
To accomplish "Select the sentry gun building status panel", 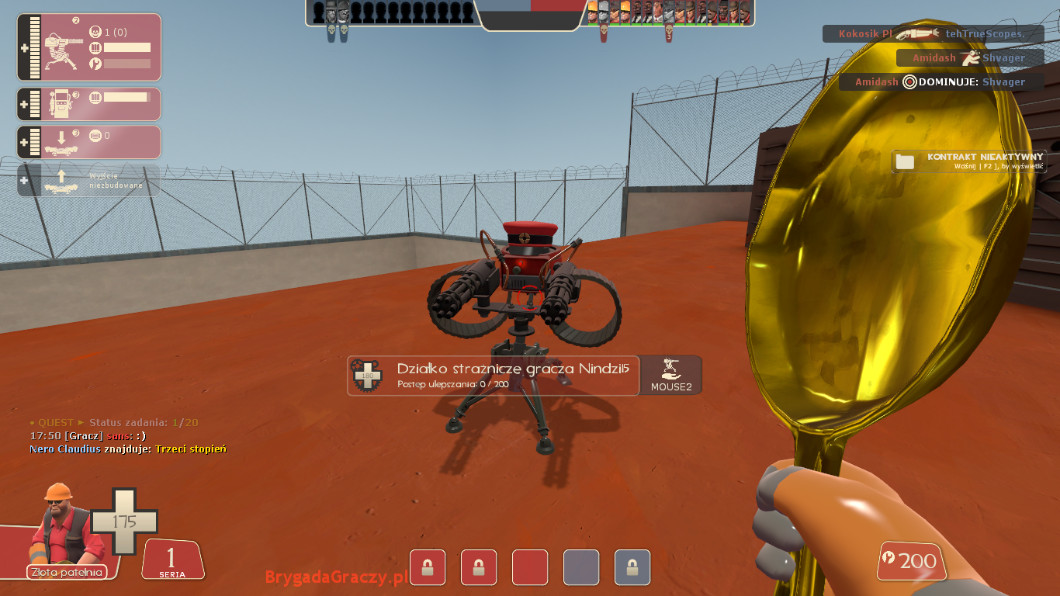I will pos(89,47).
